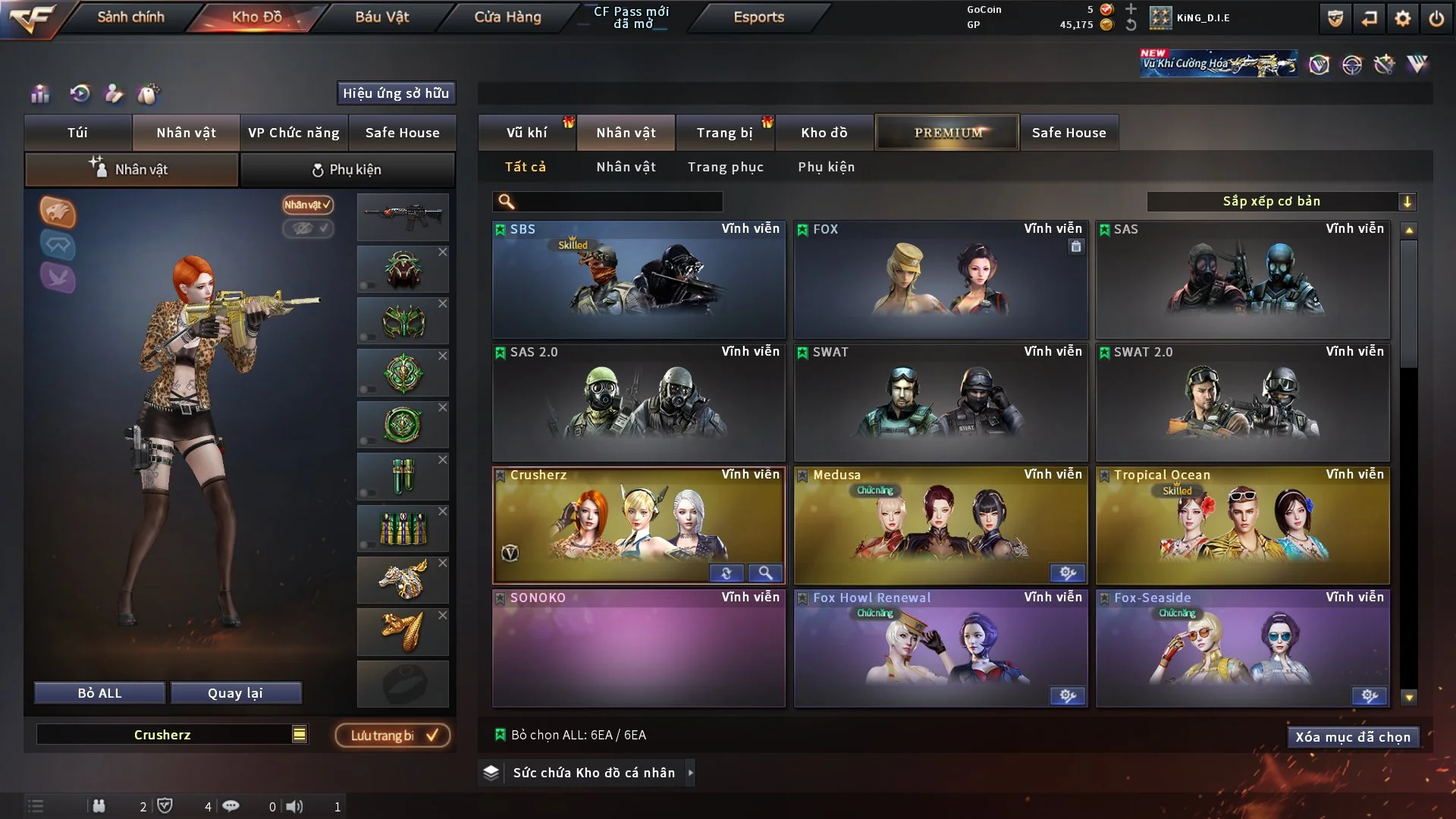The image size is (1456, 819).
Task: Click the power exit button
Action: pos(1436,18)
